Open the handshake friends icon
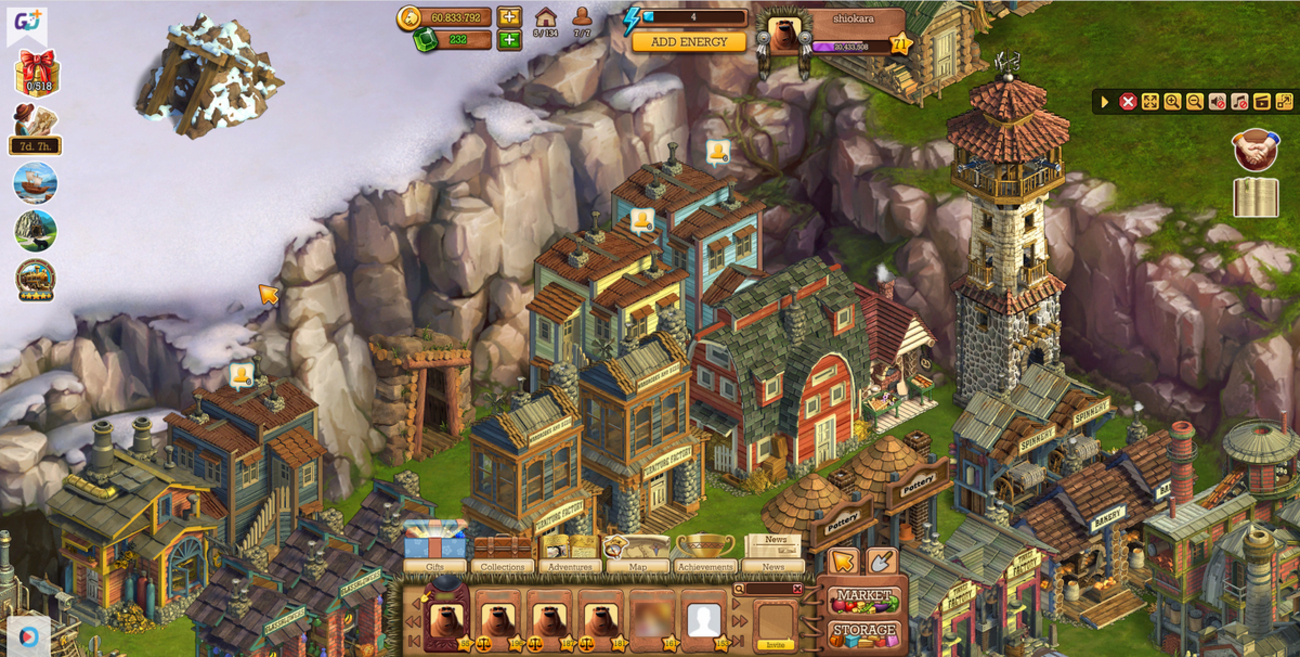Viewport: 1300px width, 657px height. (x=1254, y=149)
